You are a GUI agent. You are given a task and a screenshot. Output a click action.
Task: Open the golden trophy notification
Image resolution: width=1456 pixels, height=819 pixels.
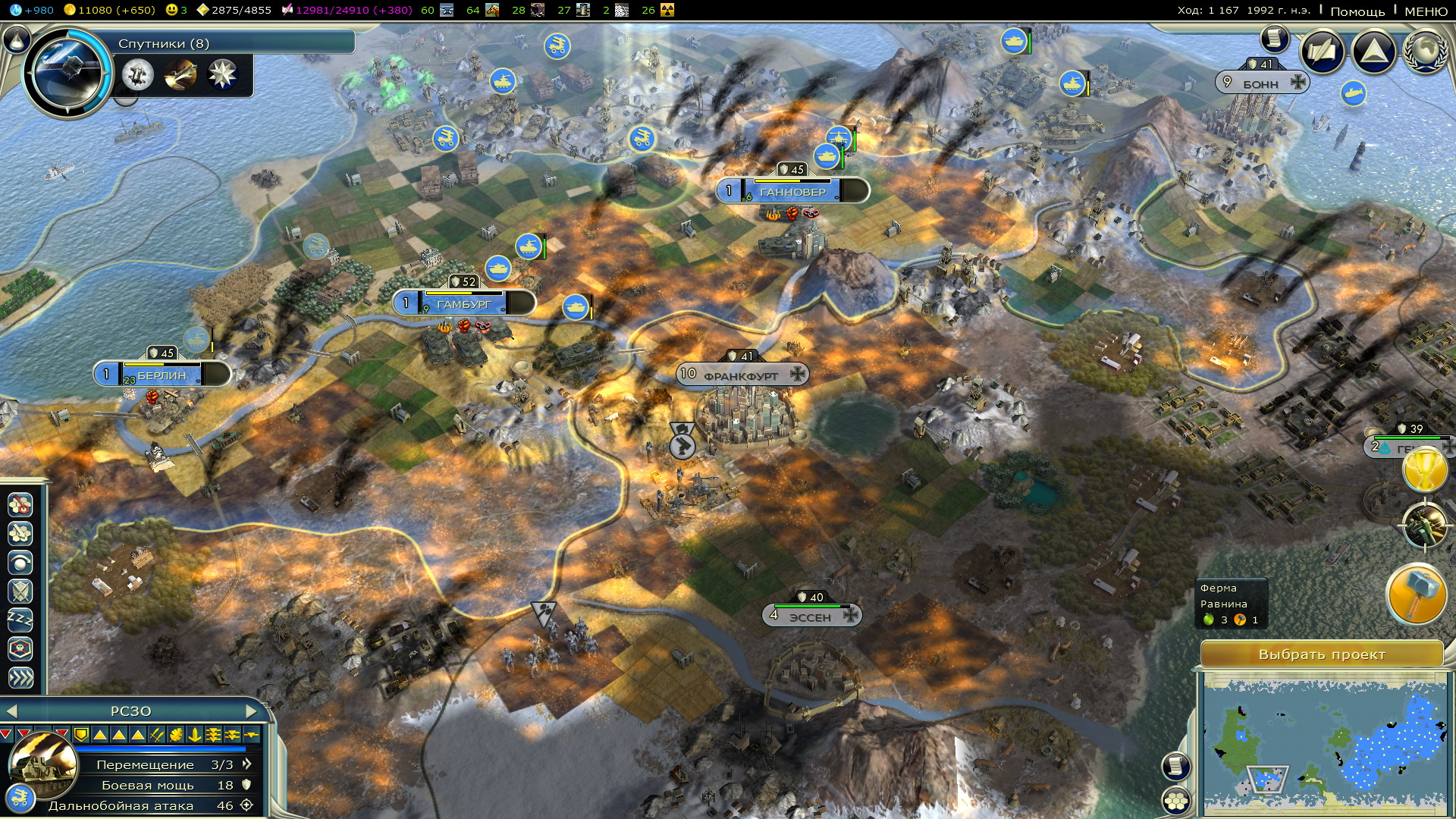pos(1426,469)
